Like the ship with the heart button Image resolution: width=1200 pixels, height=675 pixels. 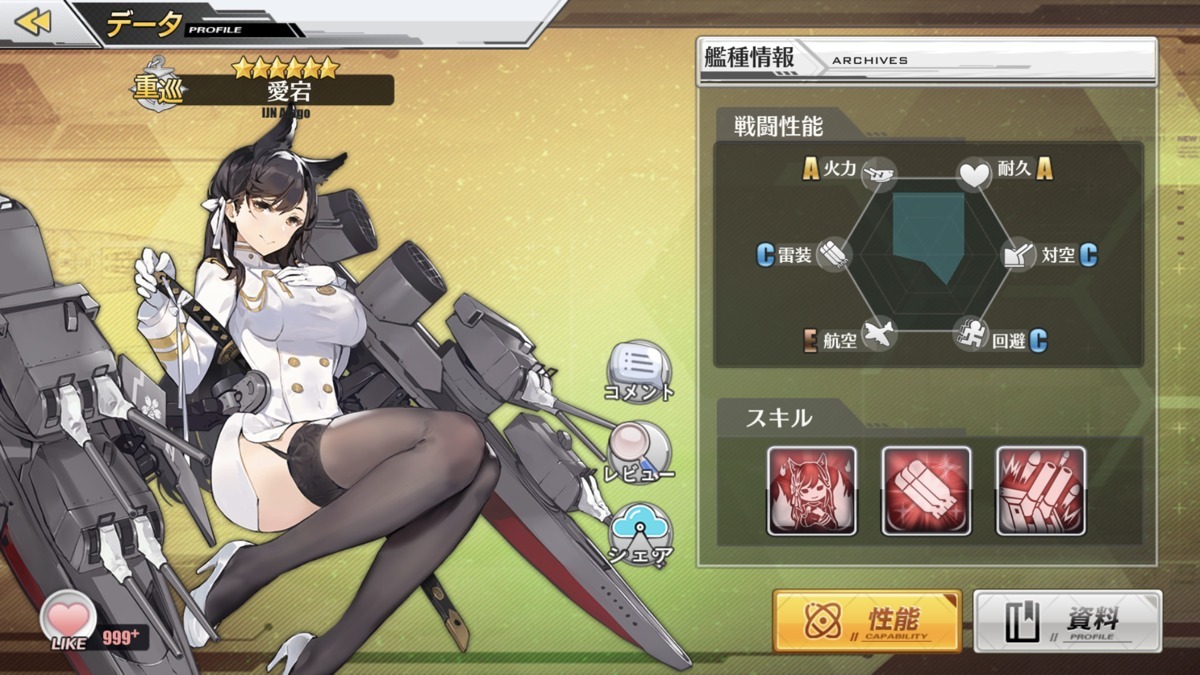[69, 616]
